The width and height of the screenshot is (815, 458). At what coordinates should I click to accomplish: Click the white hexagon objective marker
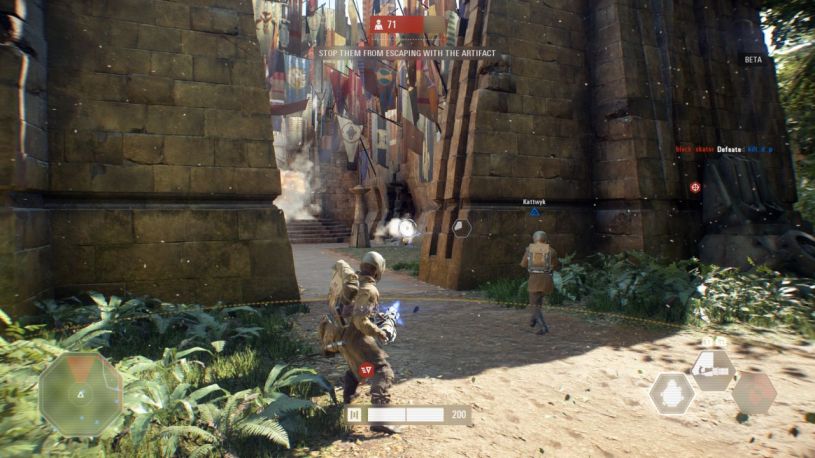point(461,228)
